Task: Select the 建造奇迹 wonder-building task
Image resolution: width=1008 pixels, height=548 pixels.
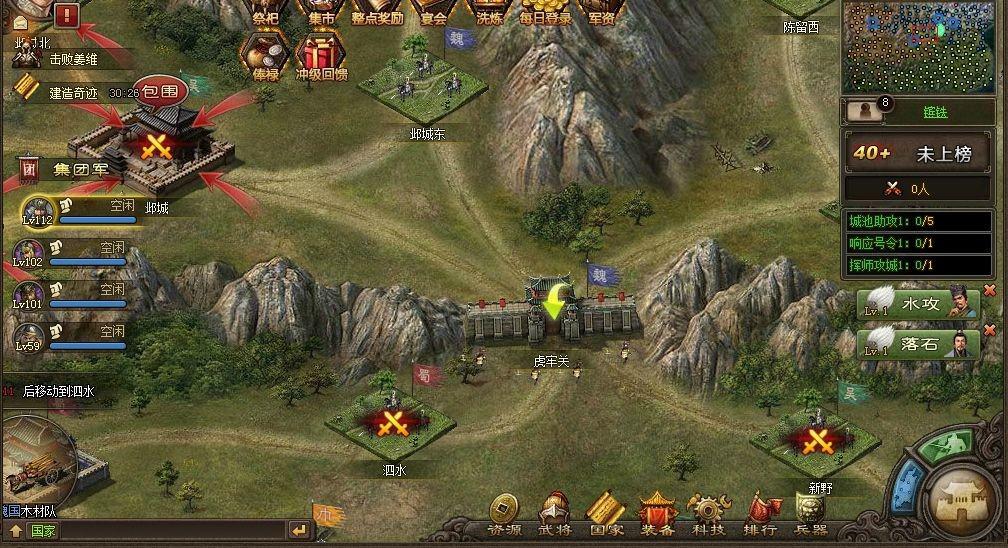Action: (x=75, y=91)
